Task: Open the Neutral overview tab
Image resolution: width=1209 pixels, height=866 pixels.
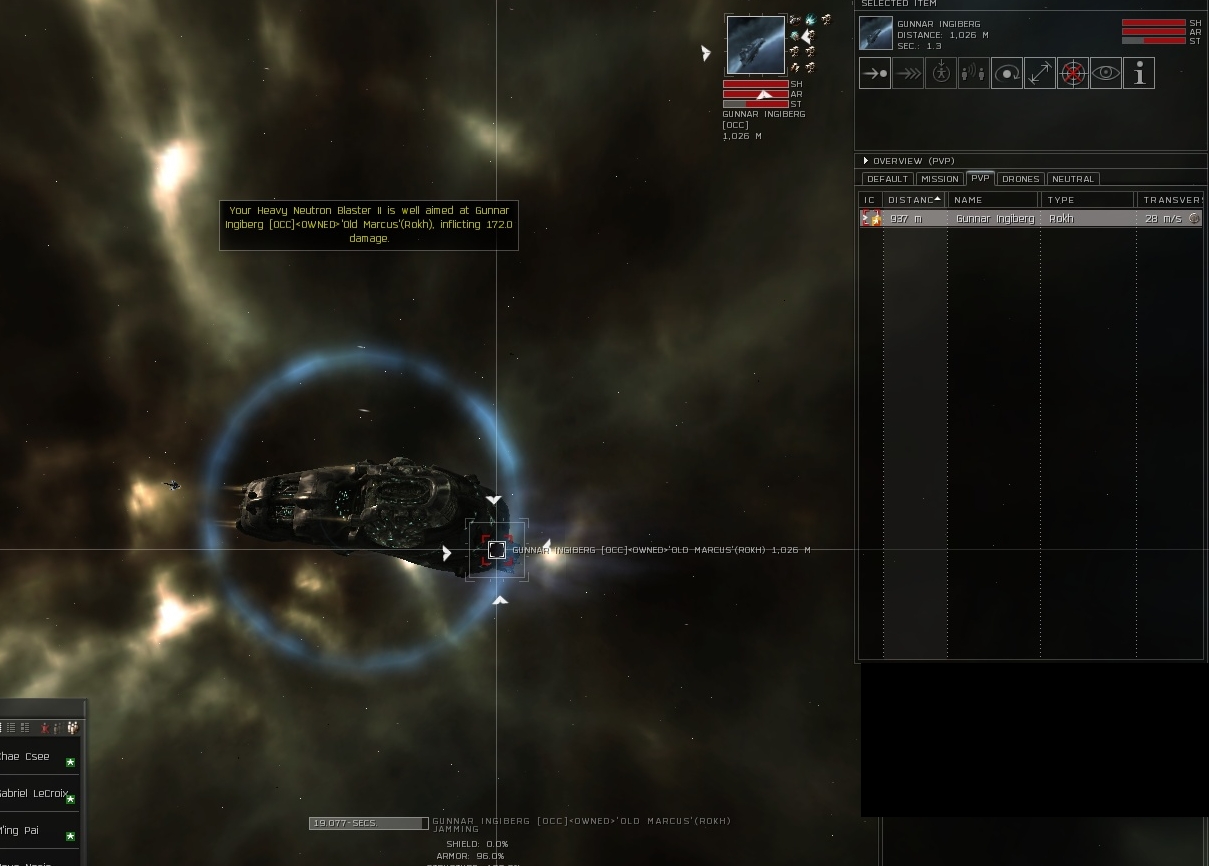Action: (x=1073, y=179)
